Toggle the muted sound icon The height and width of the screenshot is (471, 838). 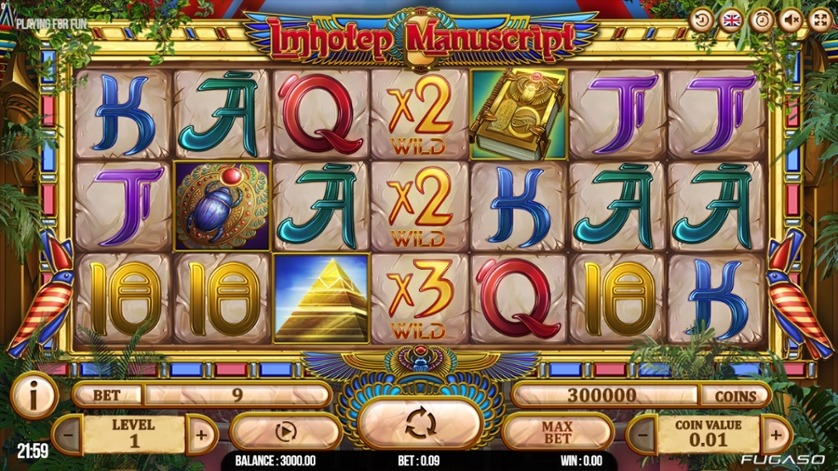[x=790, y=19]
